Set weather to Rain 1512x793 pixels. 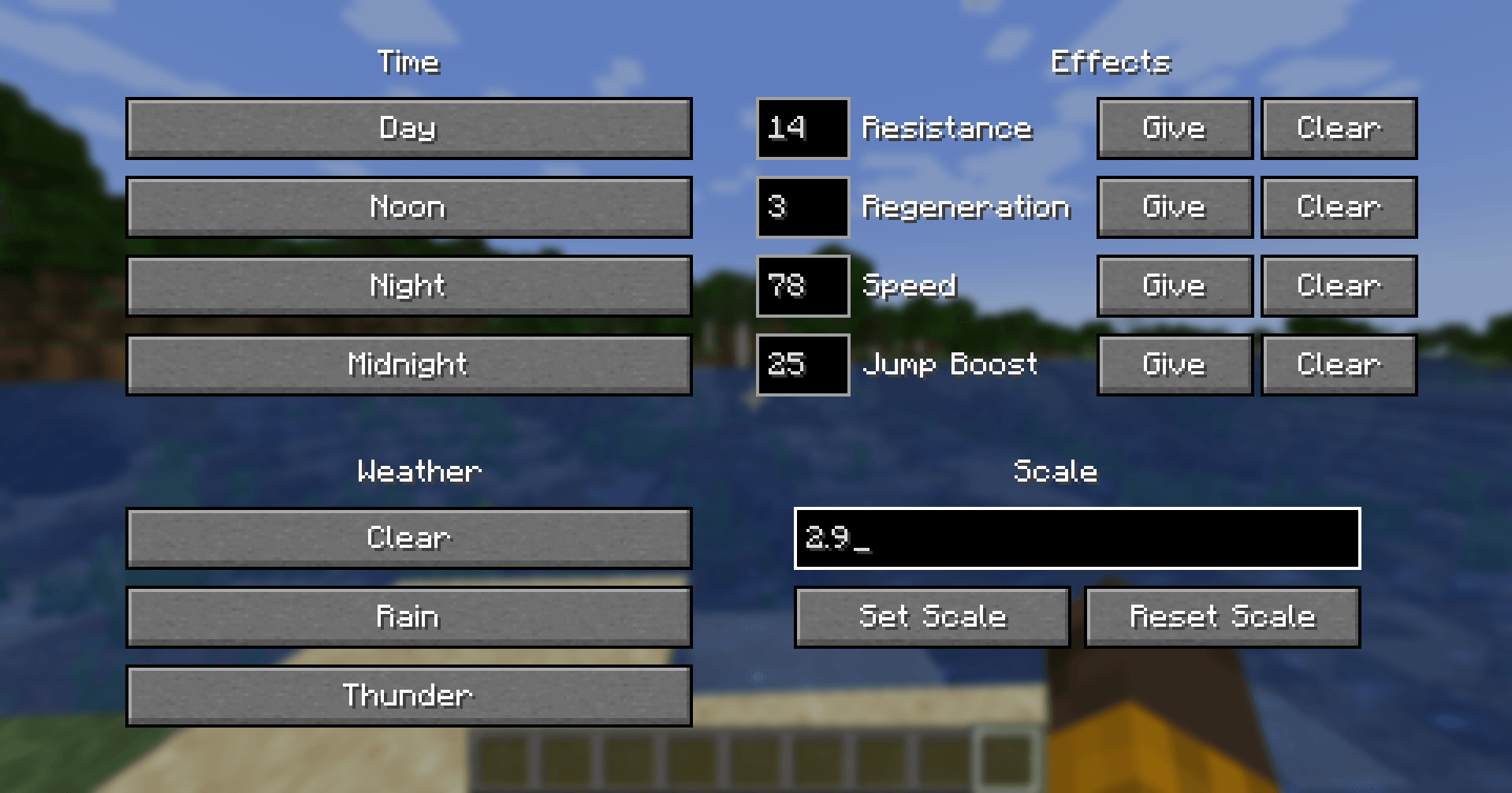tap(408, 617)
